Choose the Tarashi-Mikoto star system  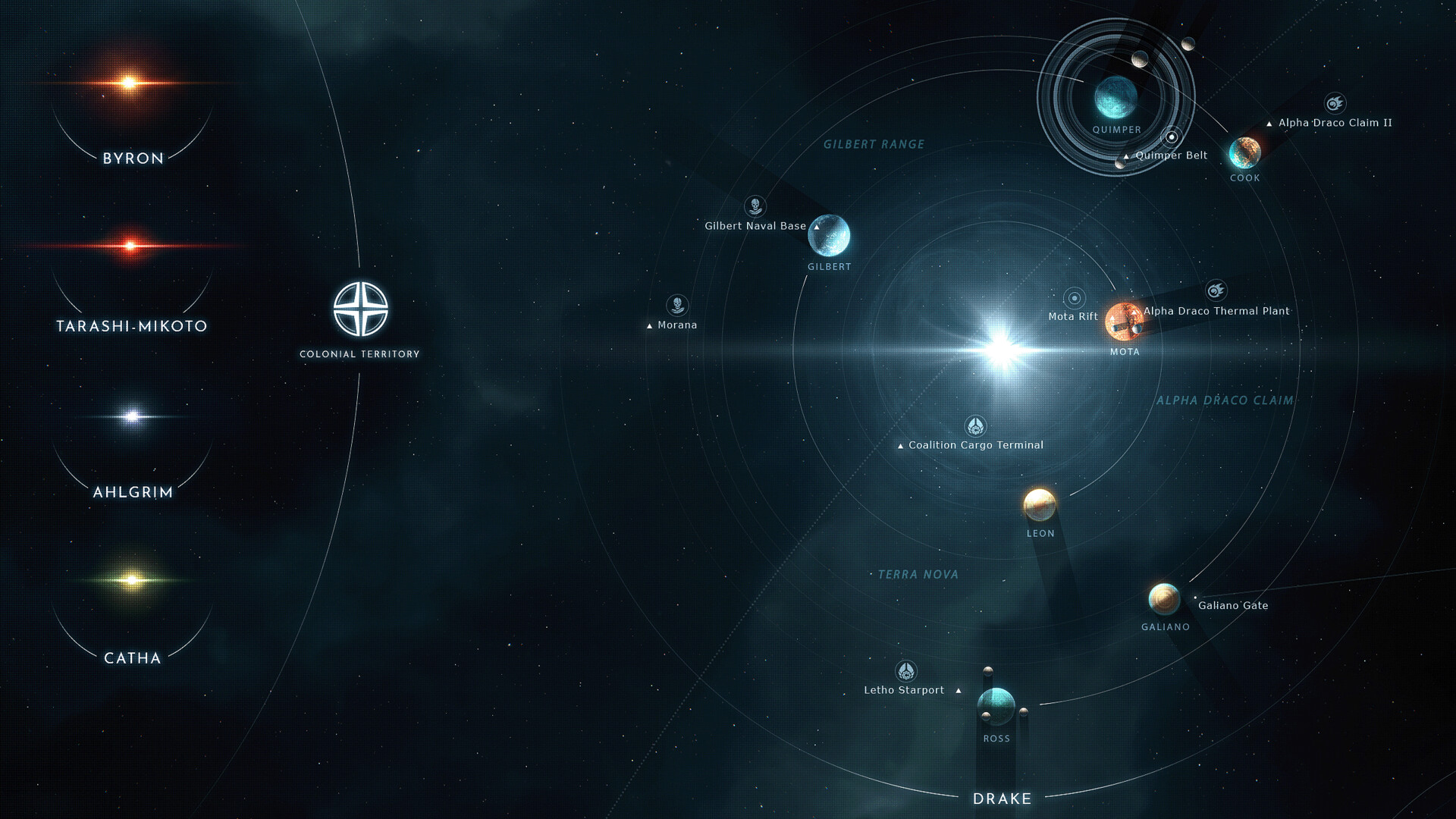[130, 246]
